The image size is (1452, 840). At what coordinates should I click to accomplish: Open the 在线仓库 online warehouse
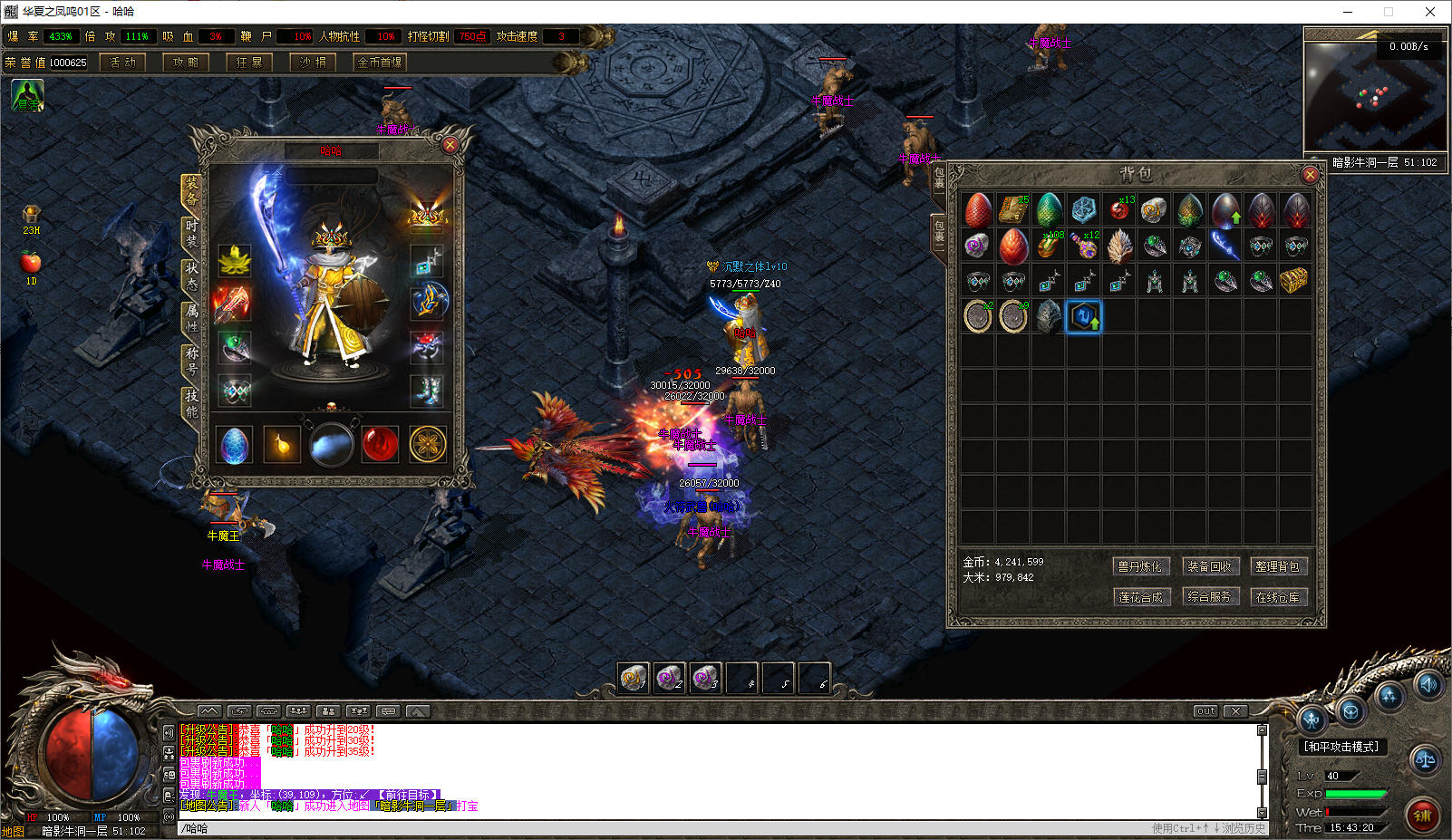click(1277, 597)
